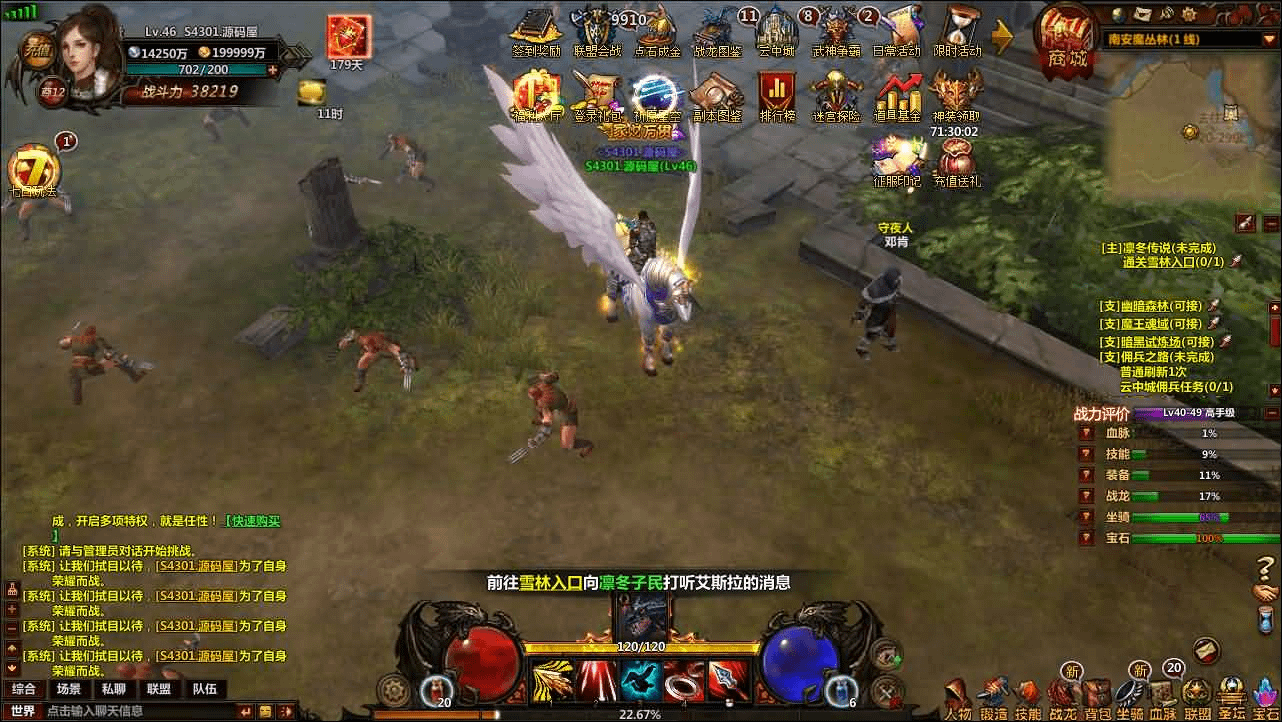Open the 签到奖励 sign-in rewards icon
Screen dimensions: 1282x722
click(536, 33)
